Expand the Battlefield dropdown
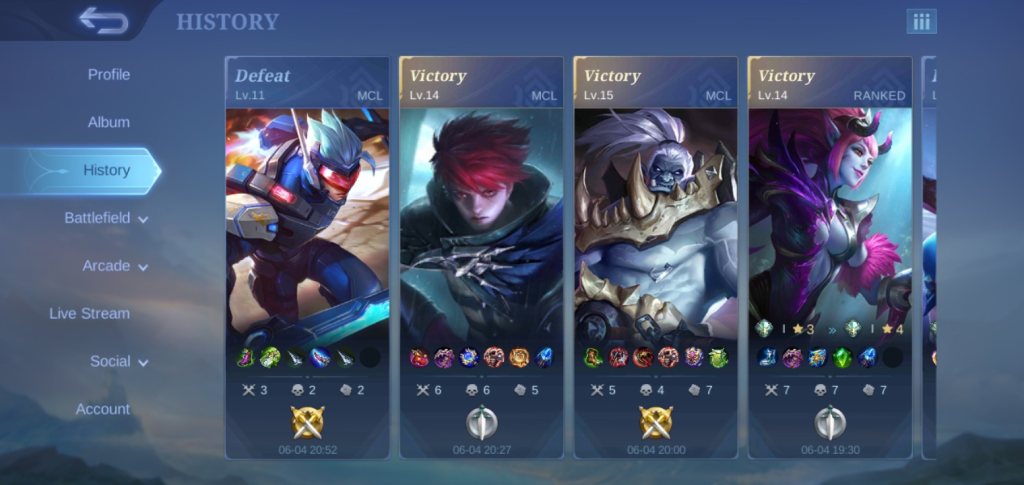Screen dimensions: 1024x485 [106, 218]
